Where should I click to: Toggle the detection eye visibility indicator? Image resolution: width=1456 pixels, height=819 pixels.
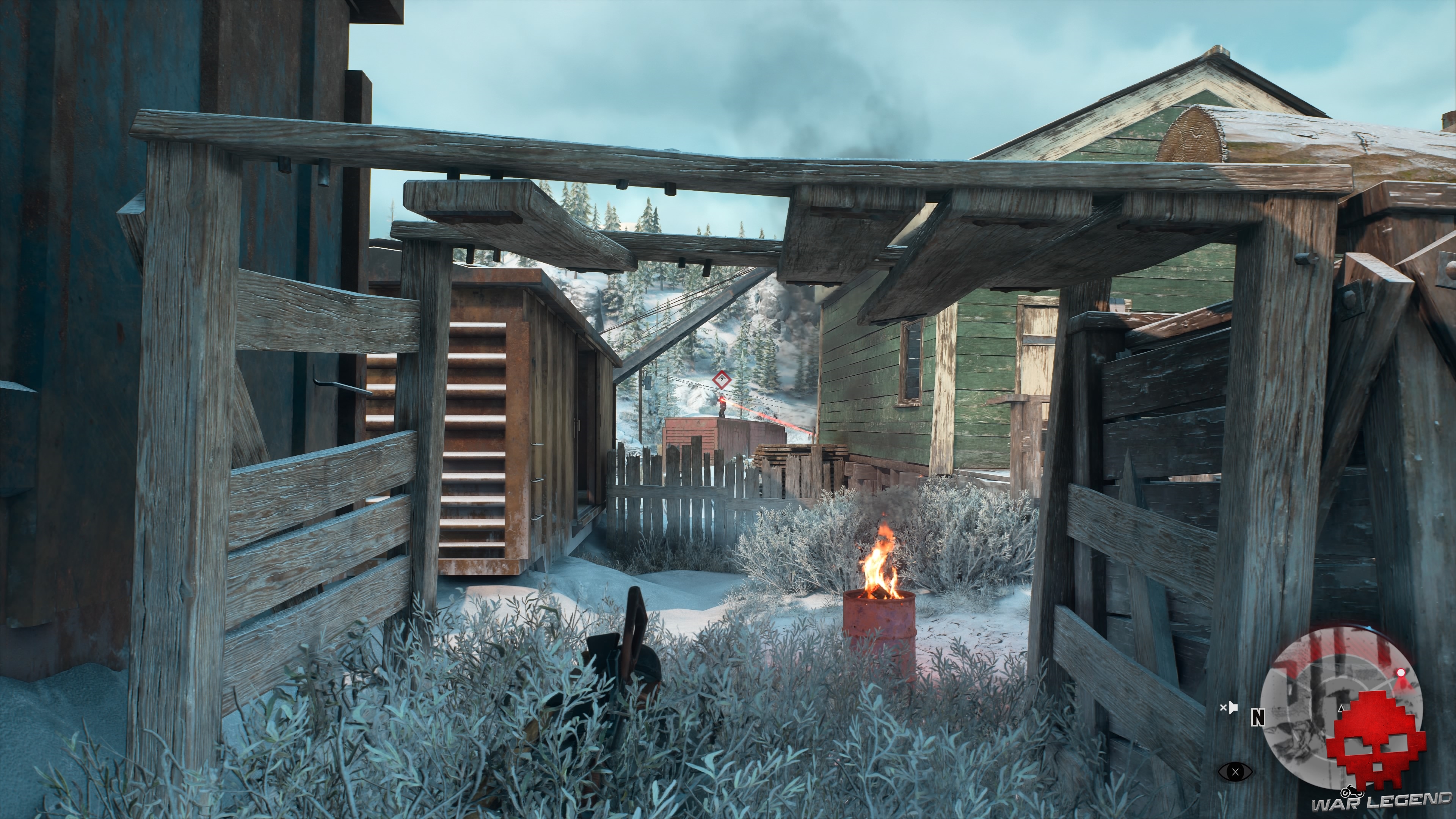tap(1236, 772)
